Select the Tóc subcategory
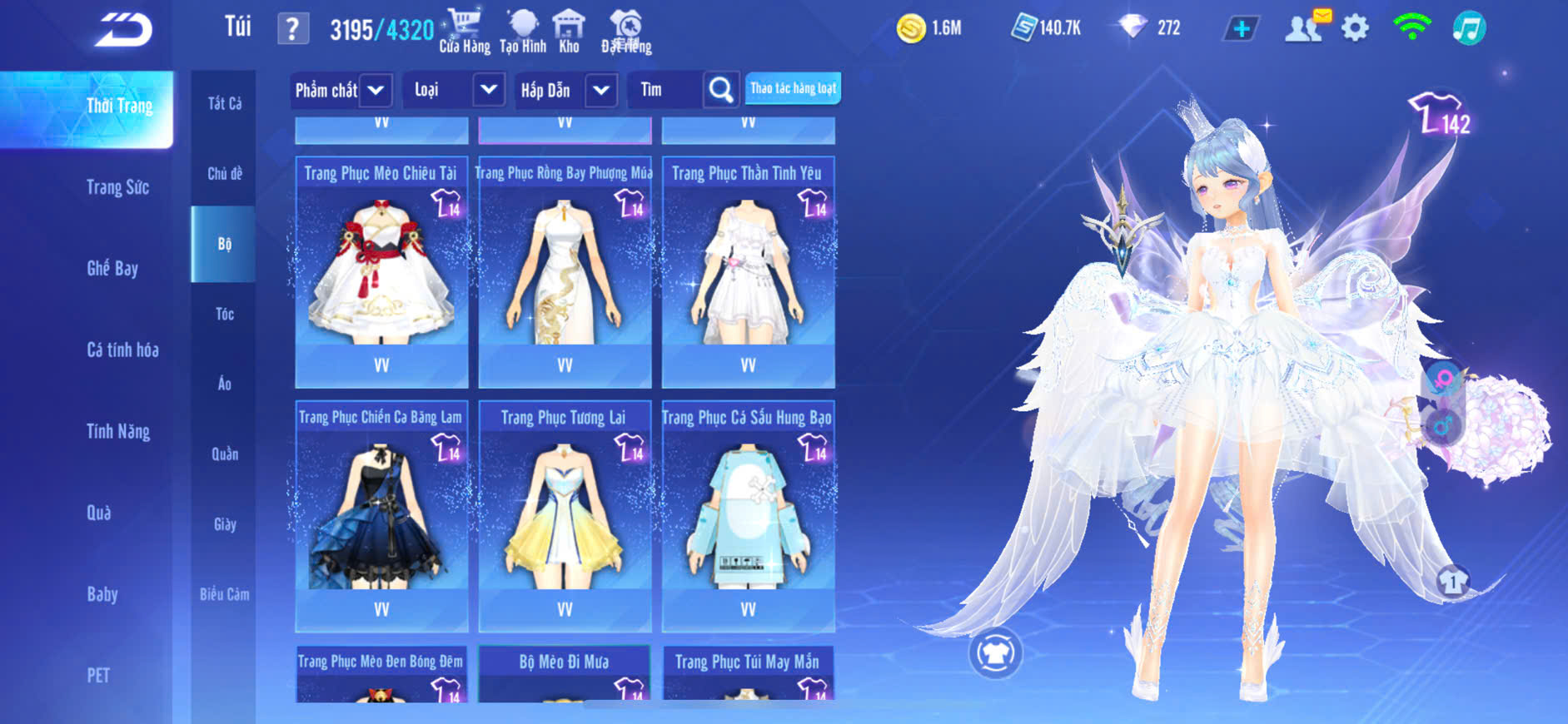The image size is (1568, 724). (x=224, y=314)
